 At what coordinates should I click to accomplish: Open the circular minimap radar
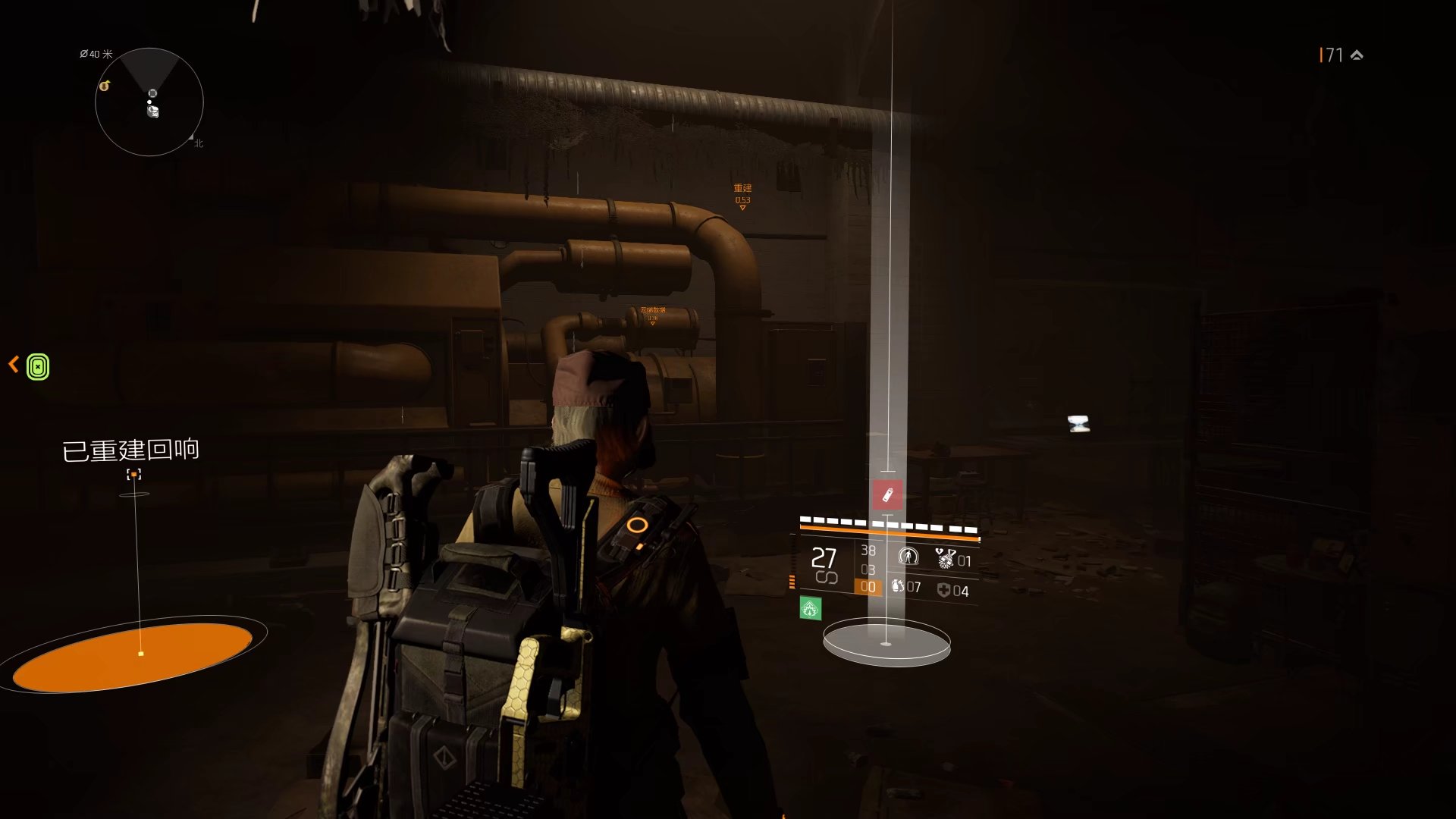(x=149, y=102)
